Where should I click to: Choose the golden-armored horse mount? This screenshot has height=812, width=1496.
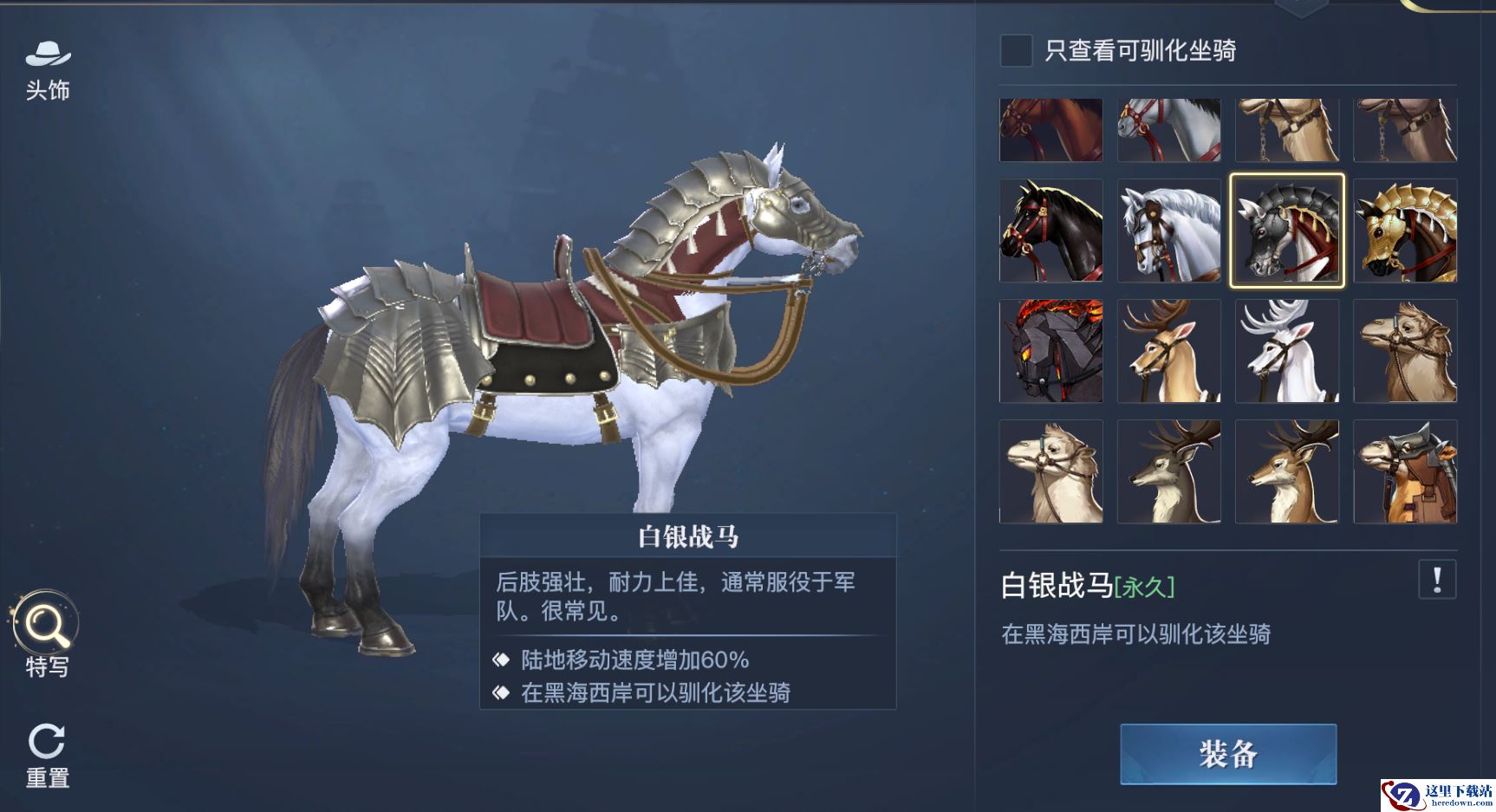coord(1405,231)
